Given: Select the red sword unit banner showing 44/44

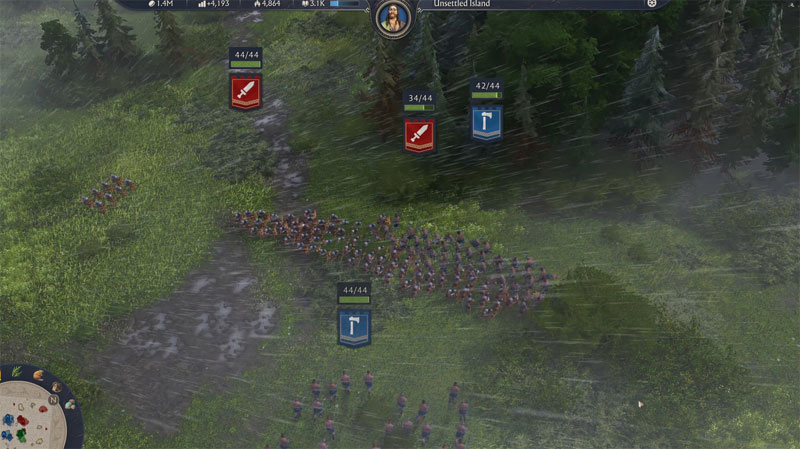Looking at the screenshot, I should point(245,92).
